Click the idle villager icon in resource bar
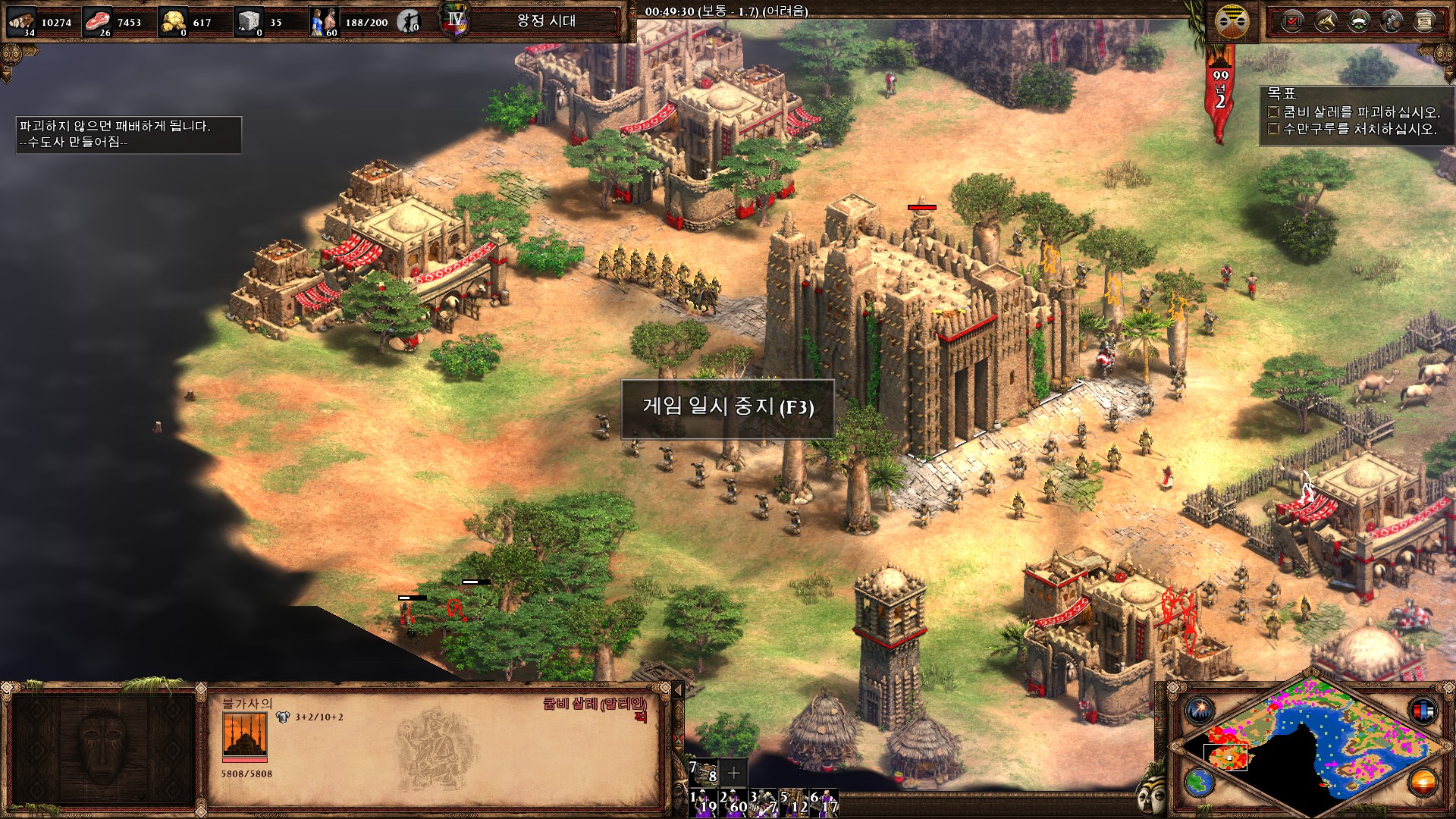Screen dimensions: 1456x819 [409, 21]
